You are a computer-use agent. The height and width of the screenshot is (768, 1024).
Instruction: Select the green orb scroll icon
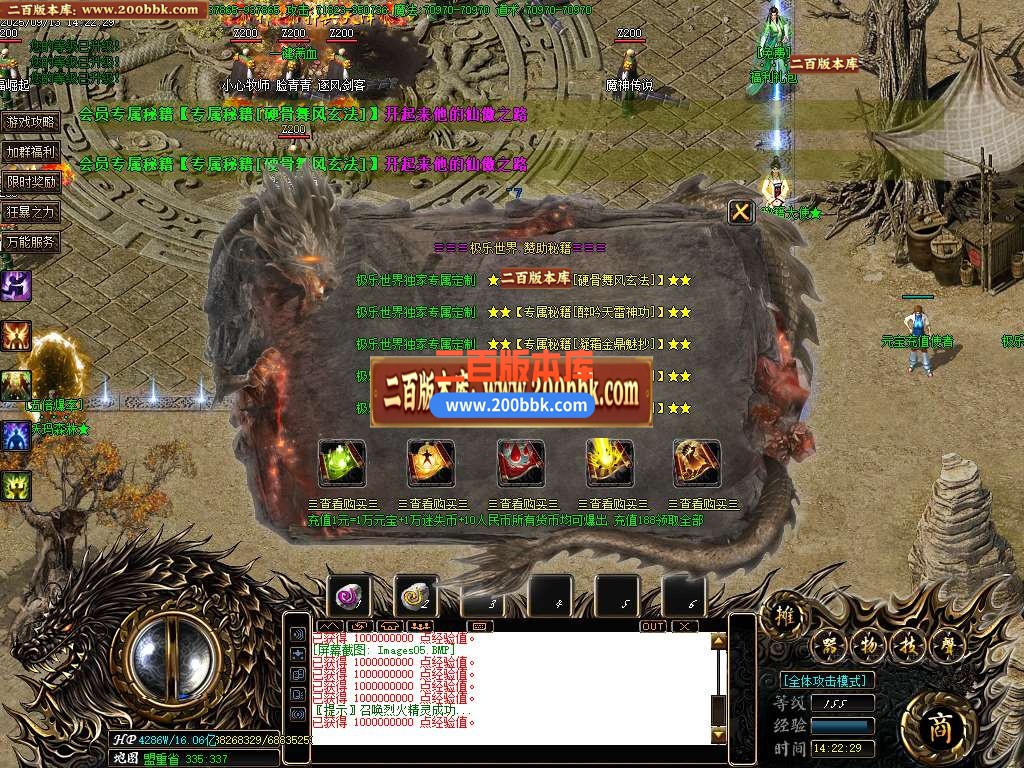coord(342,463)
